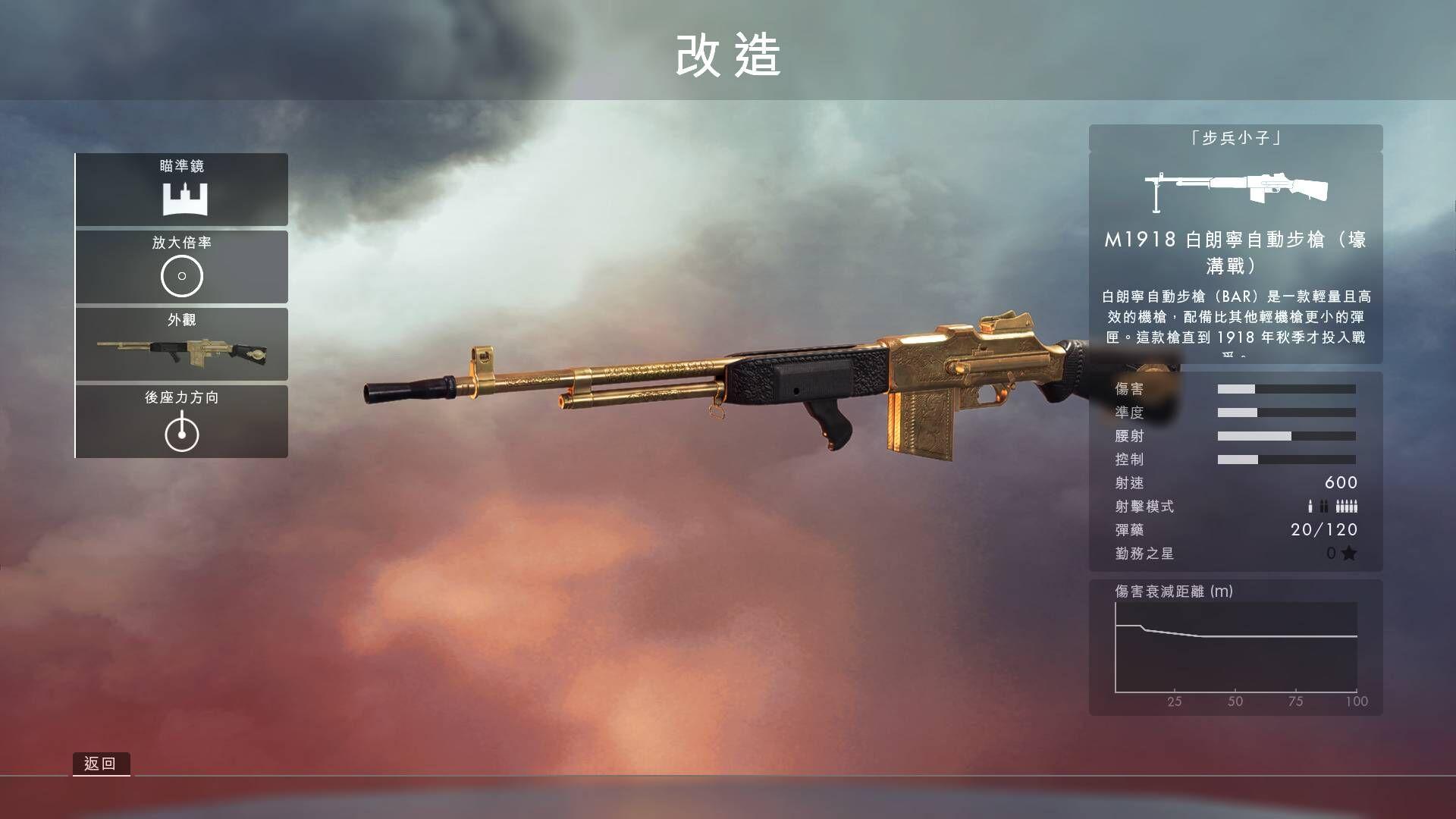The height and width of the screenshot is (819, 1456).
Task: Click the burst-fire double bullet icon
Action: pos(1324,506)
